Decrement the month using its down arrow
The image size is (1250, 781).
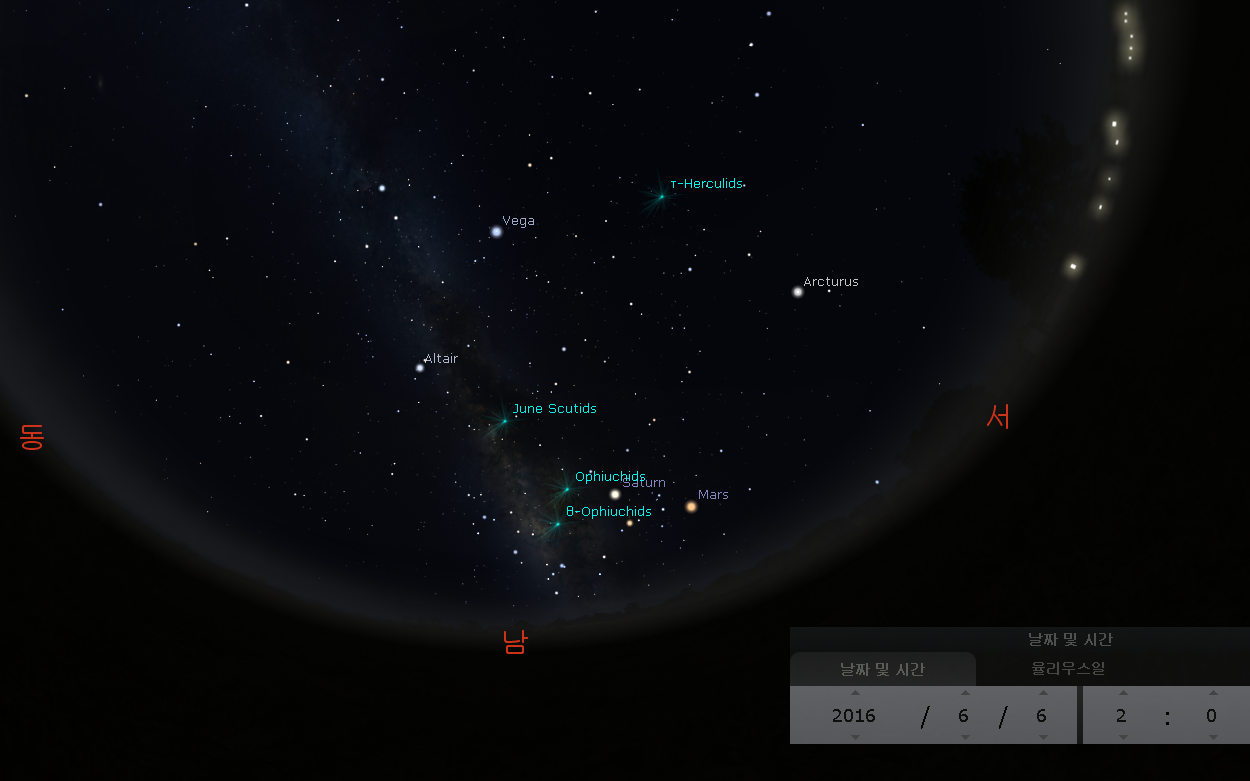coord(964,737)
